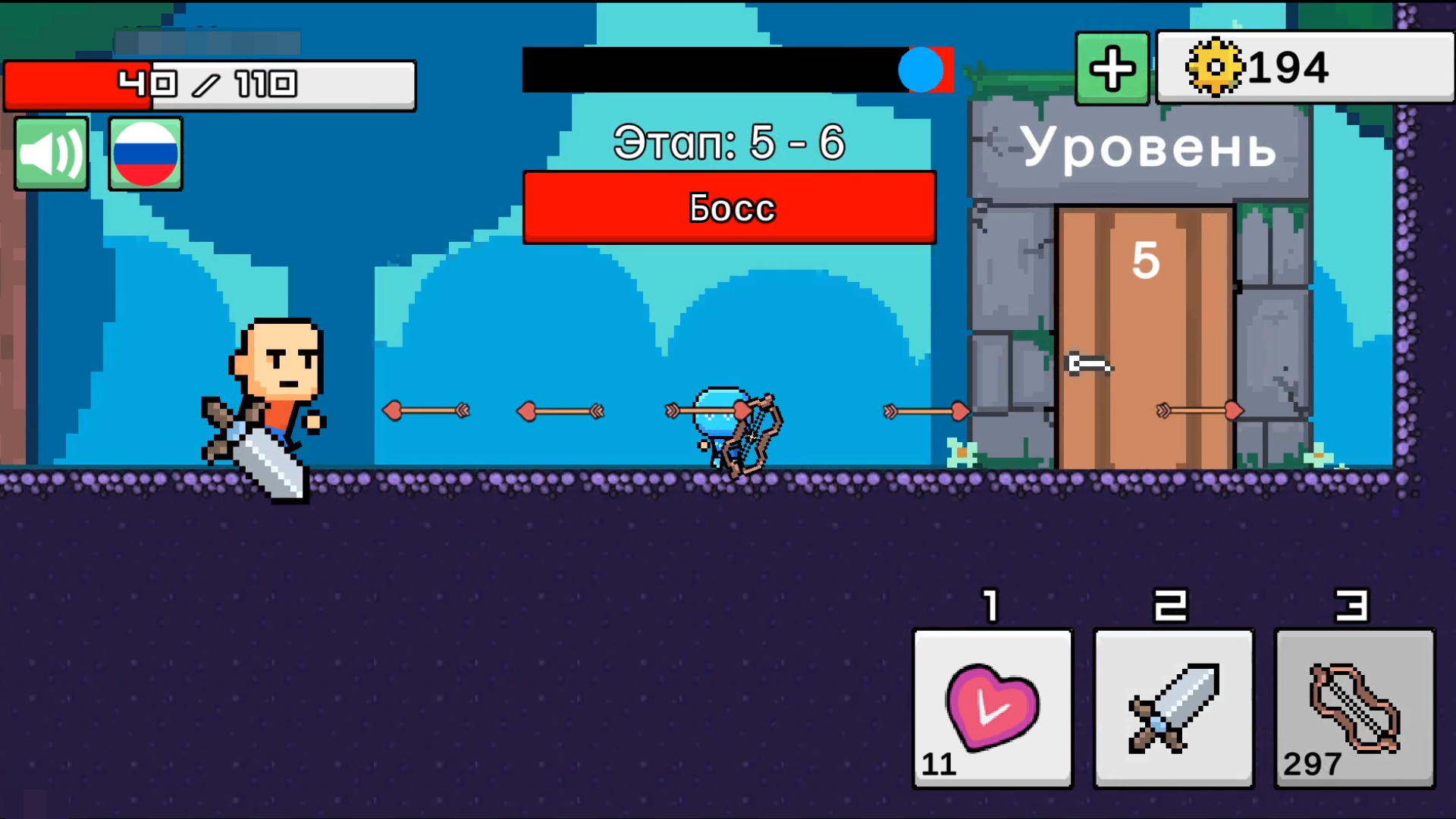The width and height of the screenshot is (1456, 819).
Task: Tap the plus button to add currency
Action: coord(1111,68)
